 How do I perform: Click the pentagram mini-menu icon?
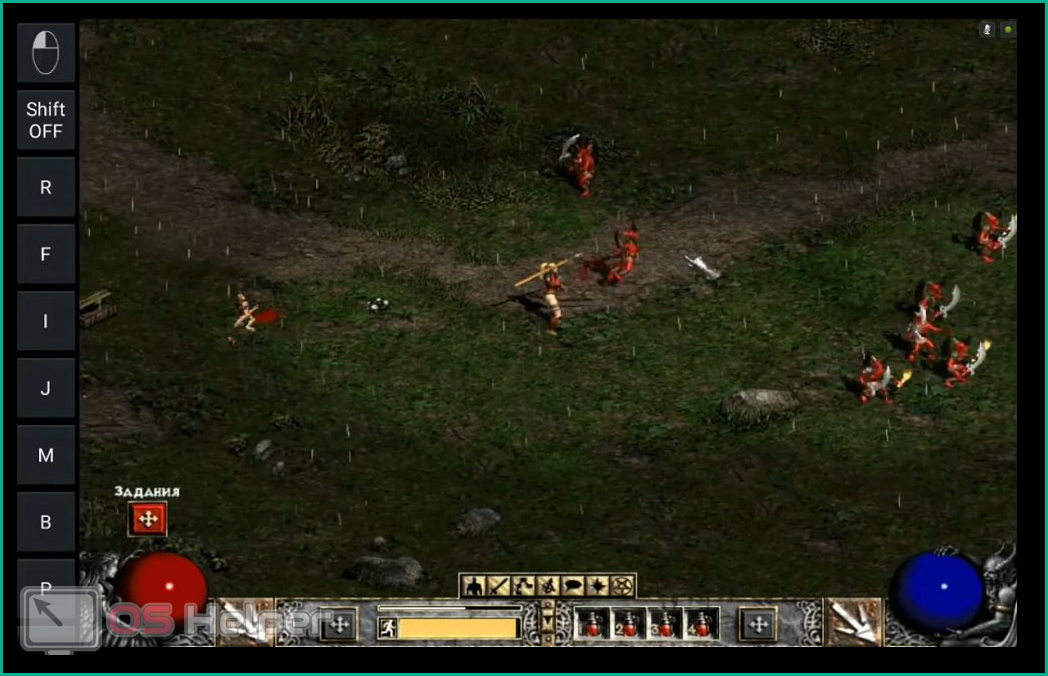623,586
